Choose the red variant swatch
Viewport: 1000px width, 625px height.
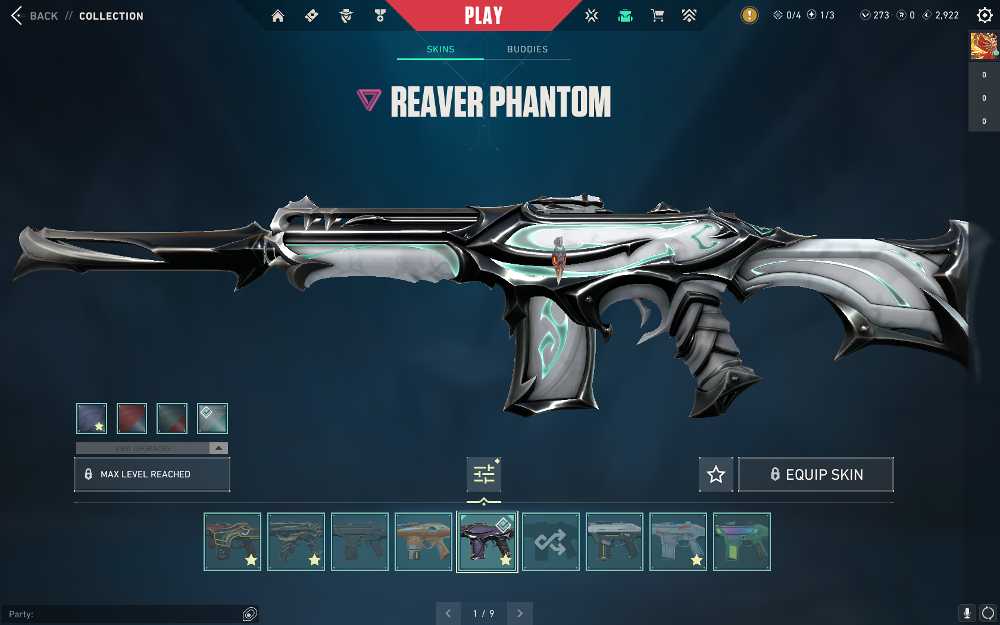pos(132,418)
